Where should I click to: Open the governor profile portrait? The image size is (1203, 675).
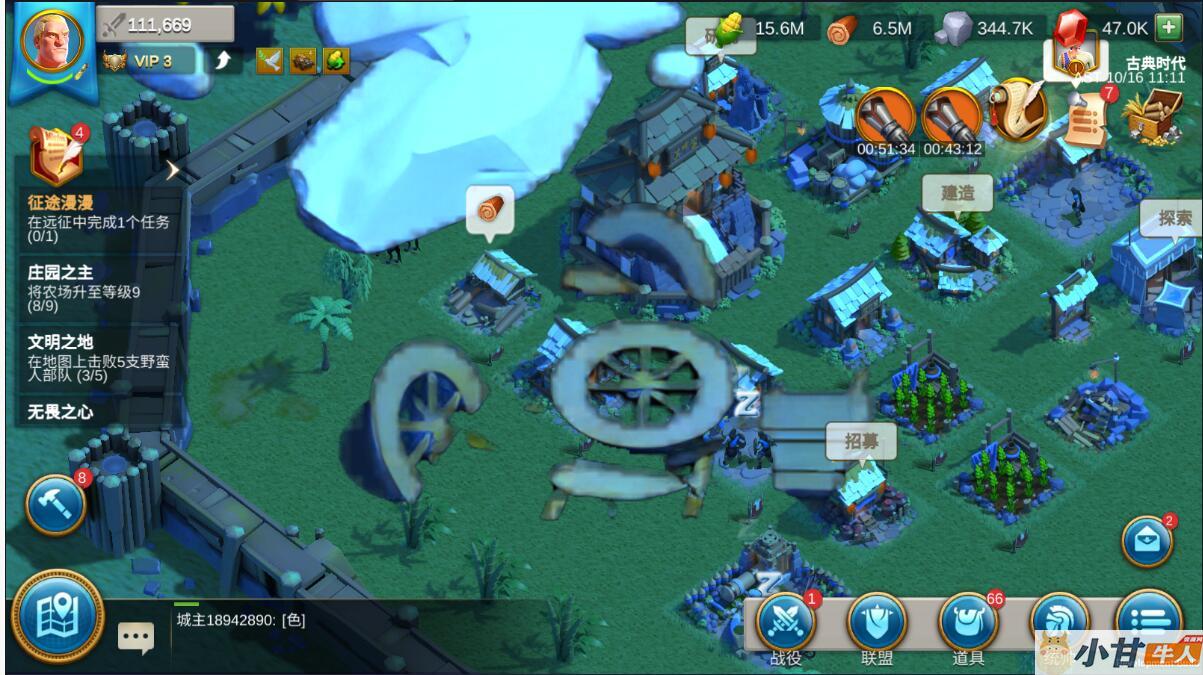[x=52, y=44]
